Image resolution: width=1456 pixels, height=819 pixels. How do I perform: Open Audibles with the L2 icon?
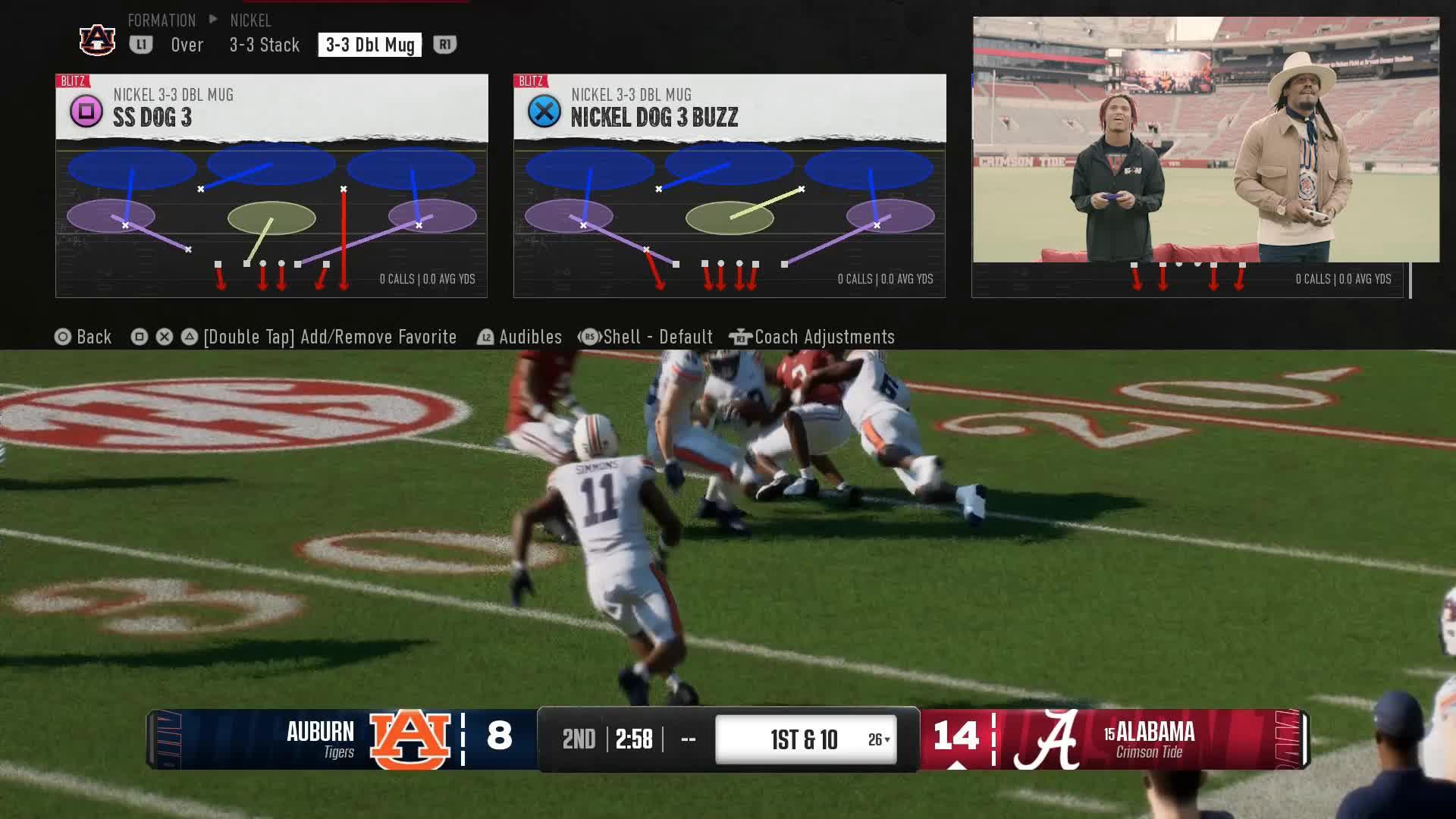point(485,337)
